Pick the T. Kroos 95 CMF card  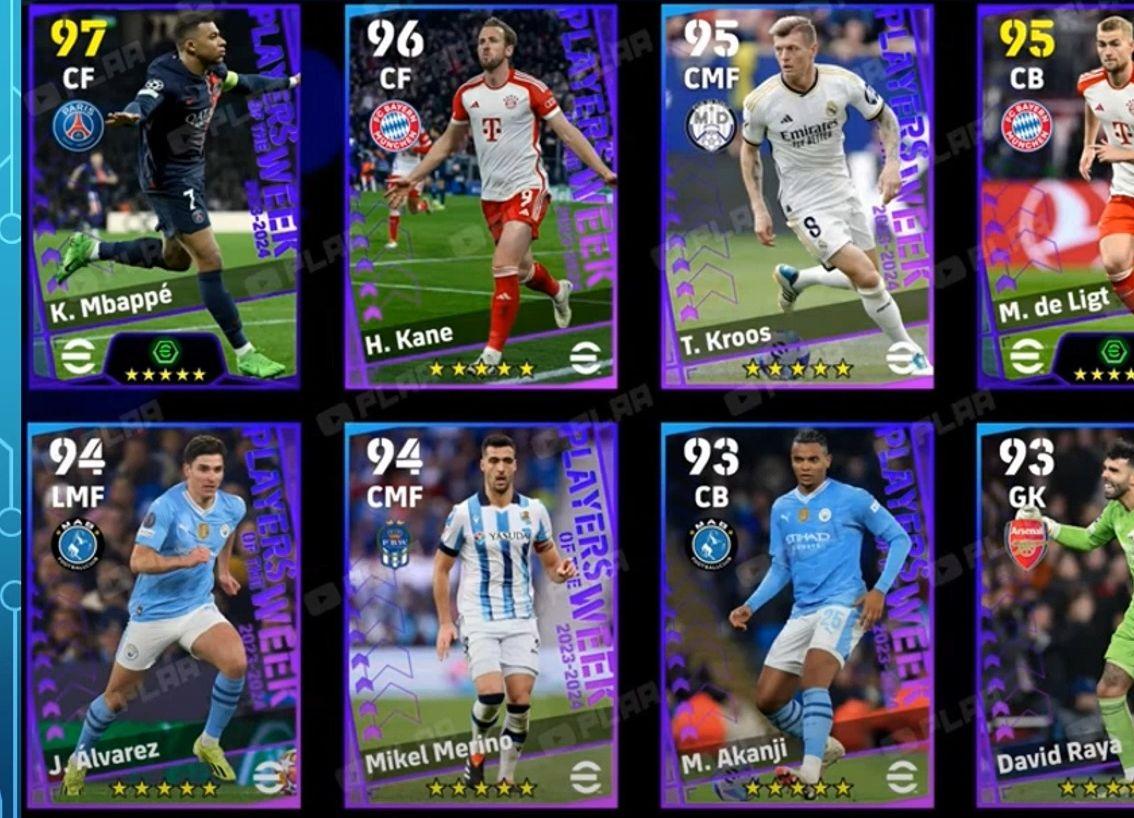pyautogui.click(x=797, y=197)
